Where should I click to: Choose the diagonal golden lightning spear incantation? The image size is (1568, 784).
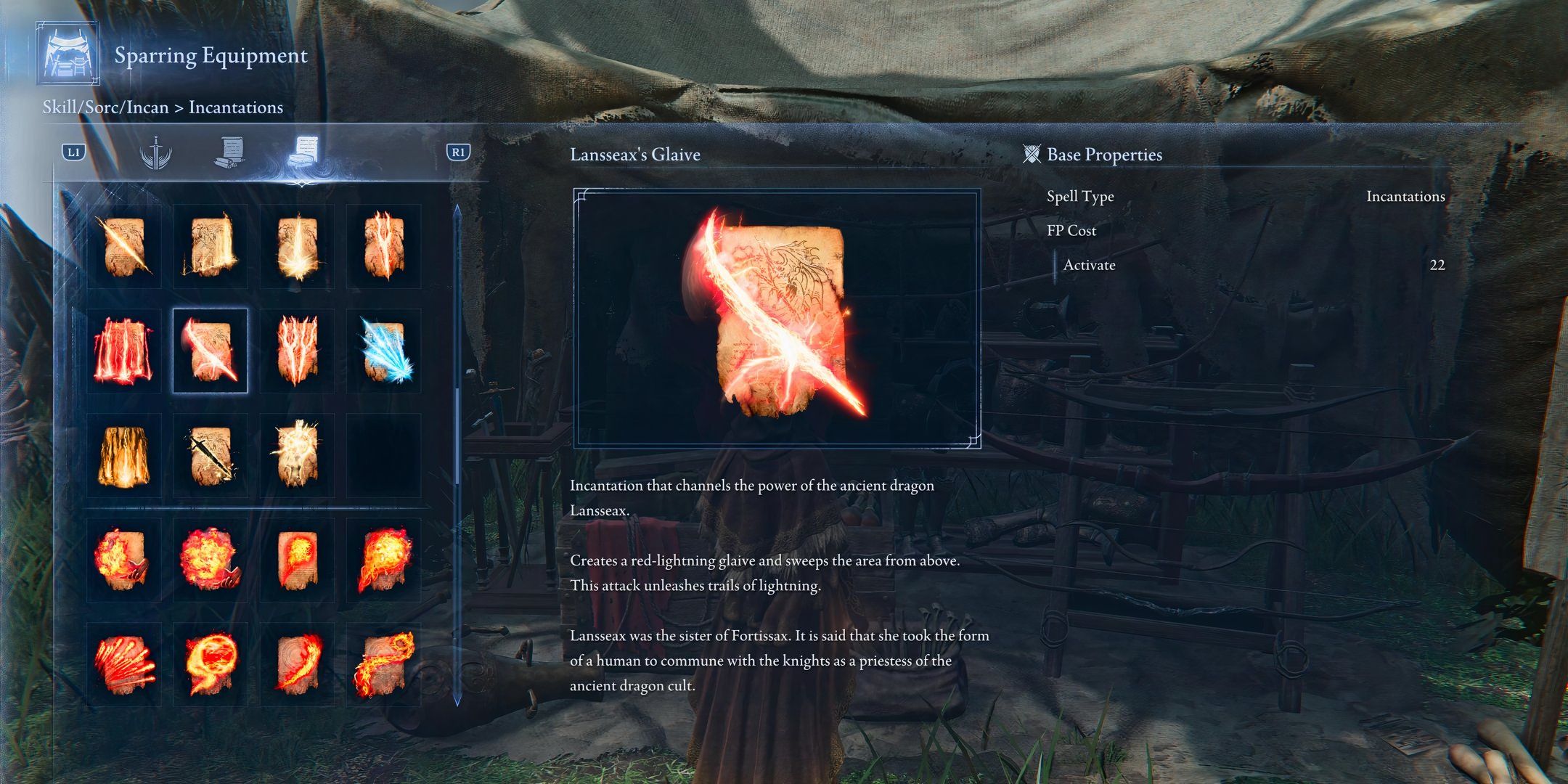(124, 247)
